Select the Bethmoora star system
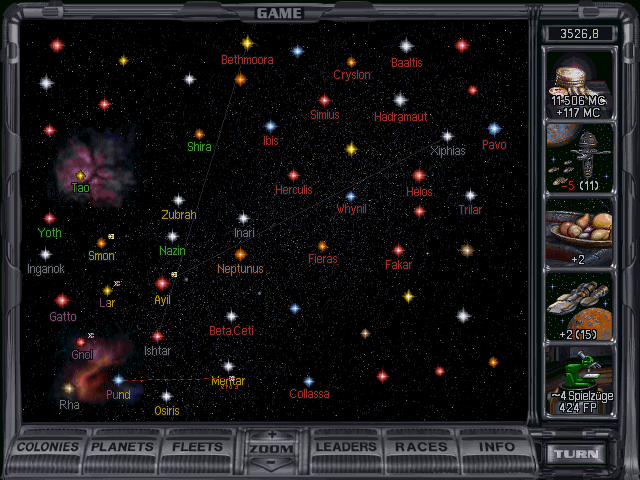Image resolution: width=640 pixels, height=480 pixels. point(247,44)
